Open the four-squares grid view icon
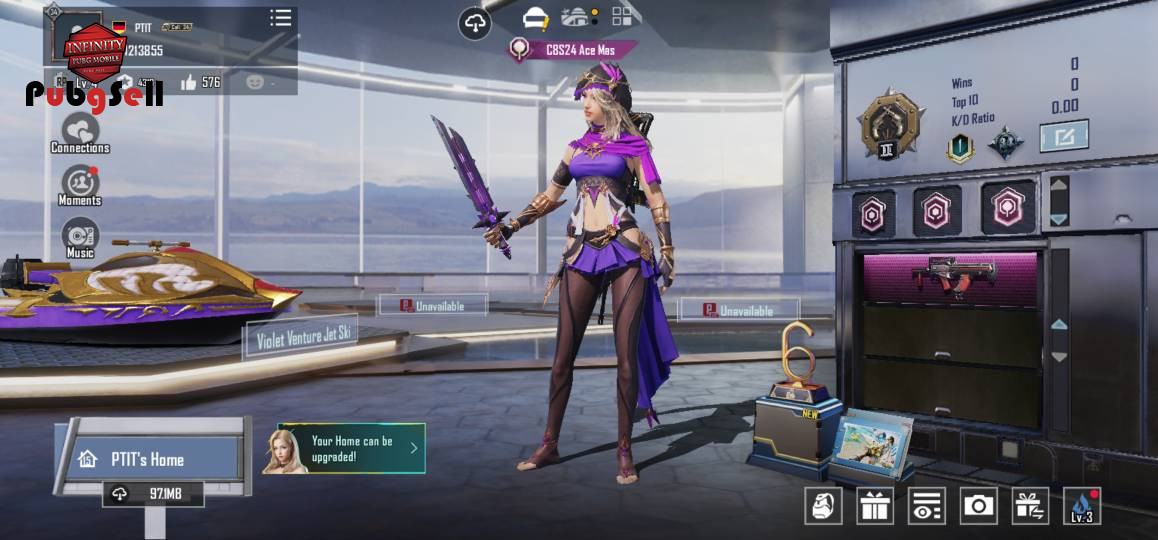Screen dimensions: 1158x540 click(x=623, y=16)
